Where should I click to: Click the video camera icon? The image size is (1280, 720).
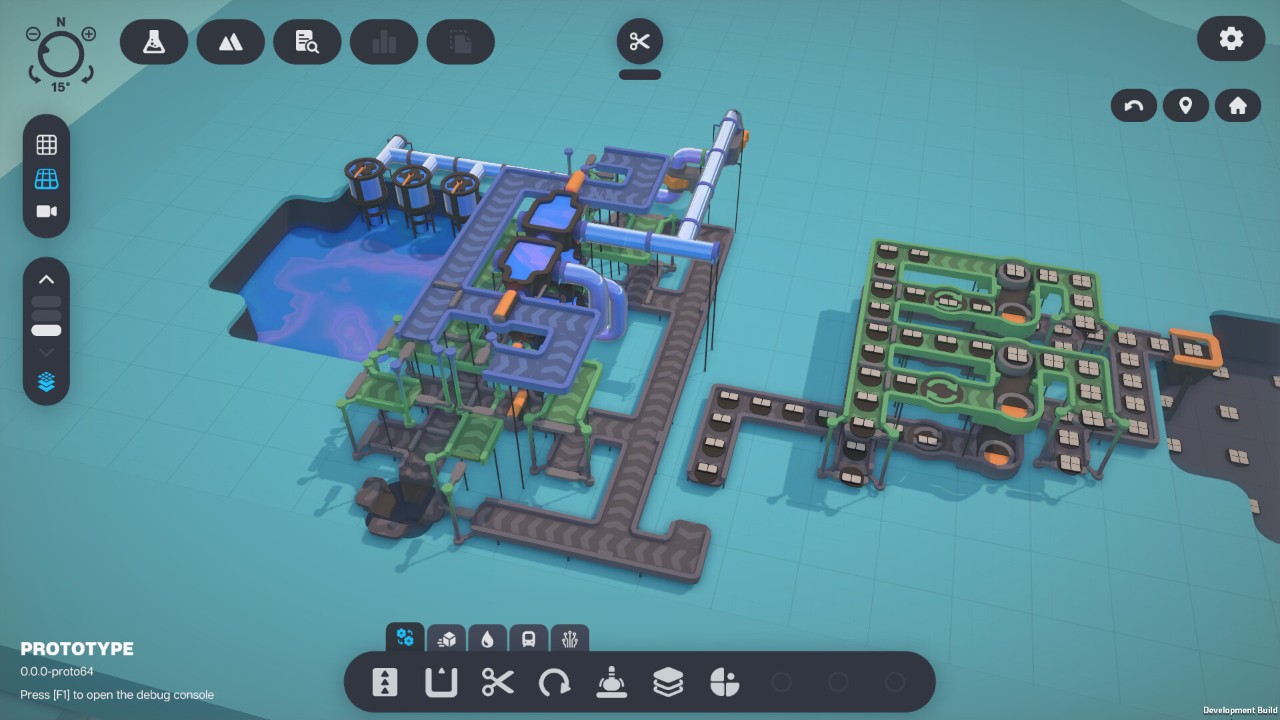[x=46, y=211]
